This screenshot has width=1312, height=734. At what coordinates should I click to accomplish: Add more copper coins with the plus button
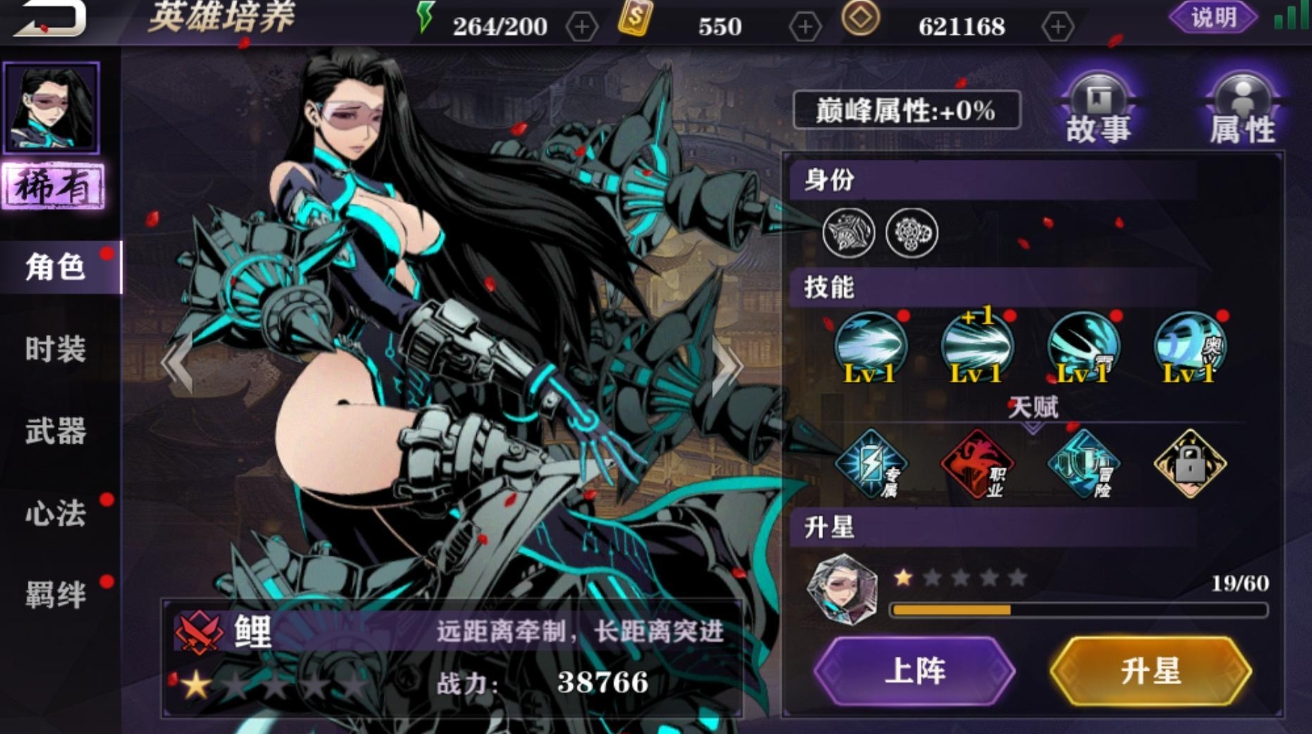pyautogui.click(x=1057, y=27)
